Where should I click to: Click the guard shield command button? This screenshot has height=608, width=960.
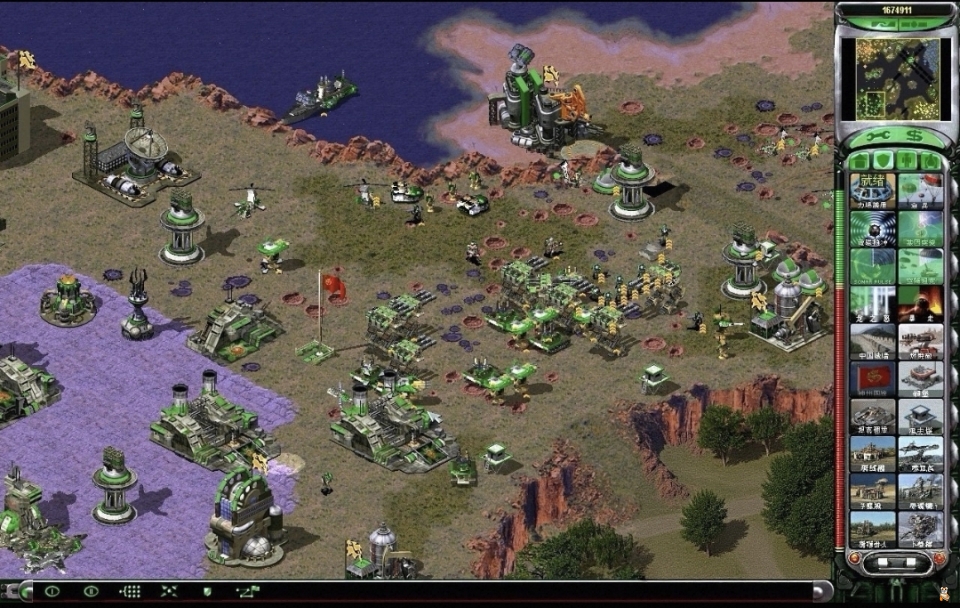click(x=207, y=592)
